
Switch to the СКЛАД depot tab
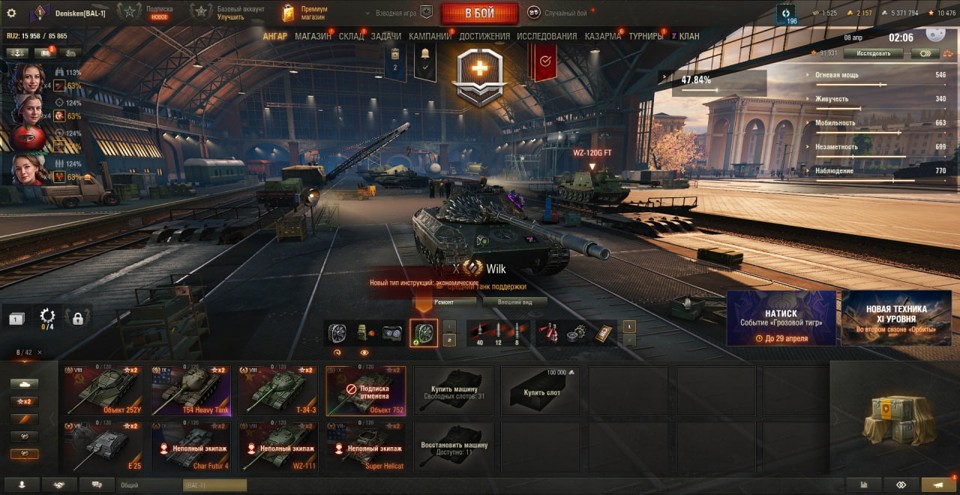[351, 37]
